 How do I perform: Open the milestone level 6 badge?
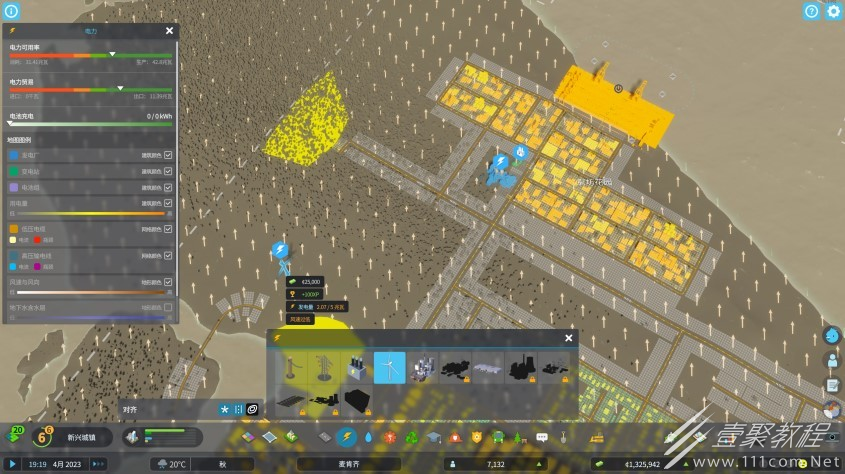[x=41, y=438]
